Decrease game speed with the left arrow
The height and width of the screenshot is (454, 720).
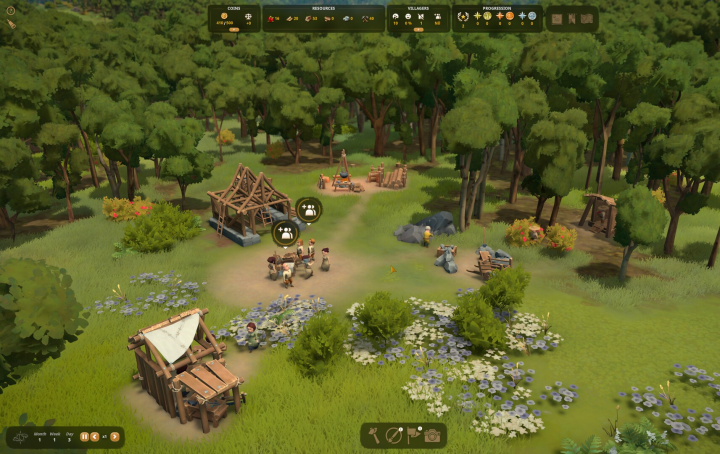(95, 436)
